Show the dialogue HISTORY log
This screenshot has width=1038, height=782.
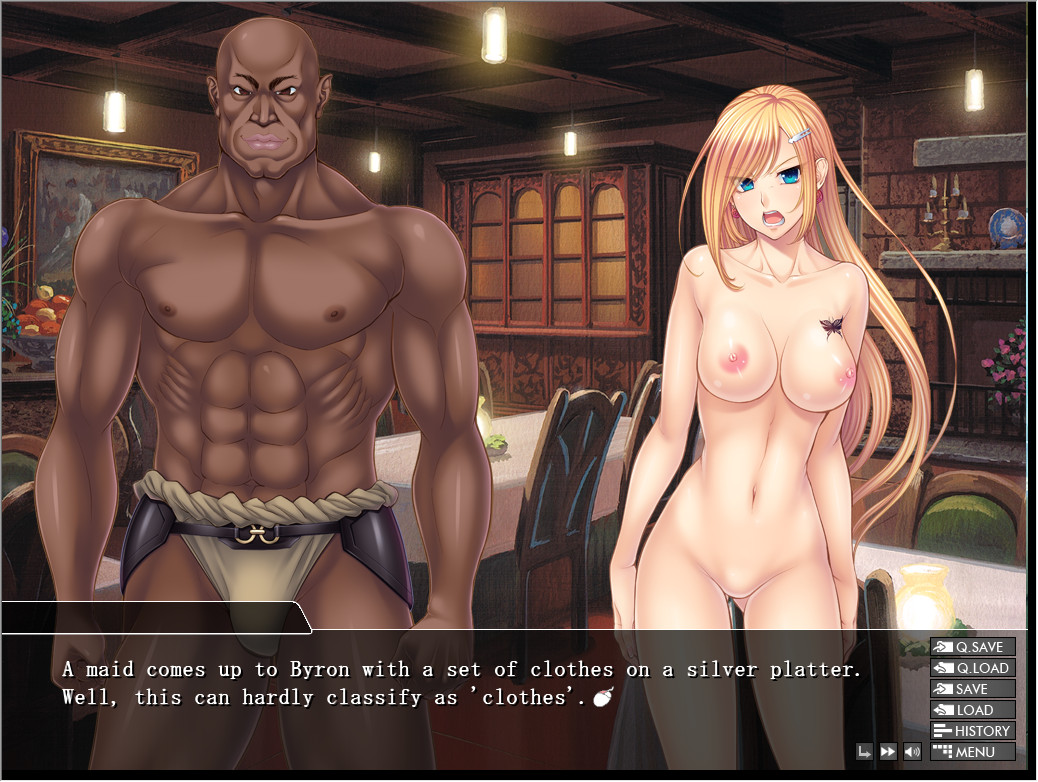click(x=972, y=731)
